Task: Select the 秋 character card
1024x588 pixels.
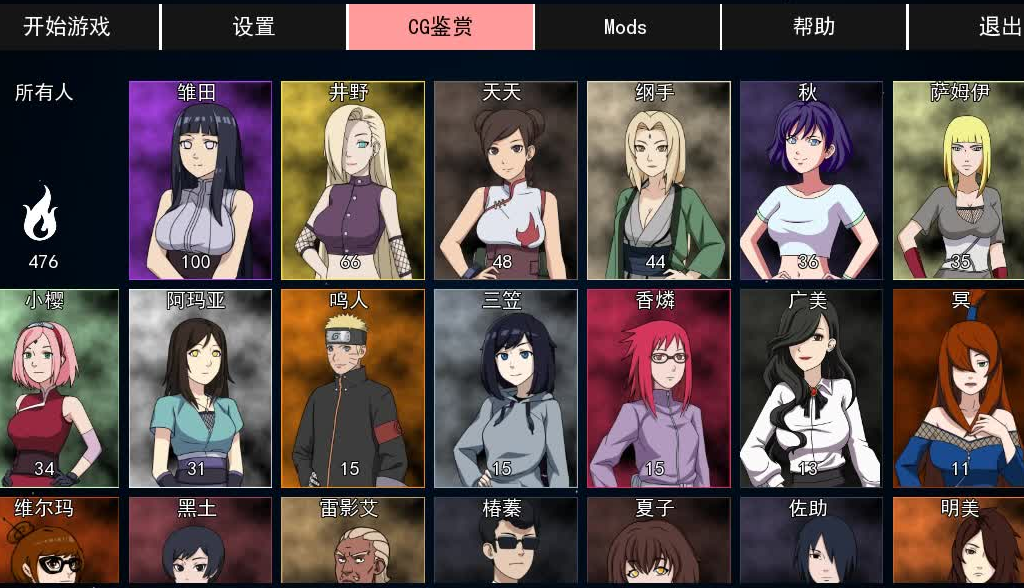Action: 810,180
